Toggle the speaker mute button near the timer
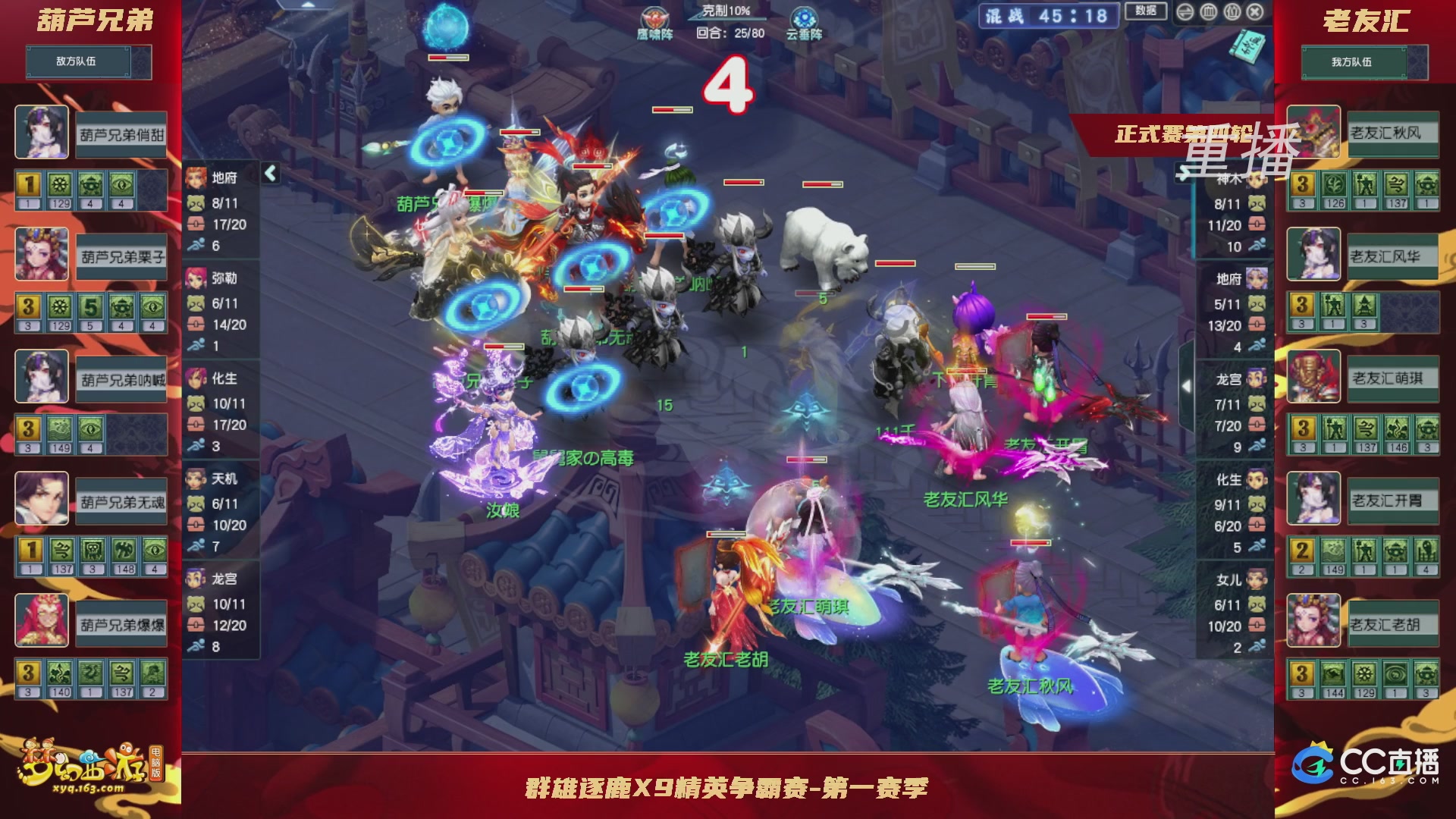This screenshot has height=819, width=1456. 1186,12
